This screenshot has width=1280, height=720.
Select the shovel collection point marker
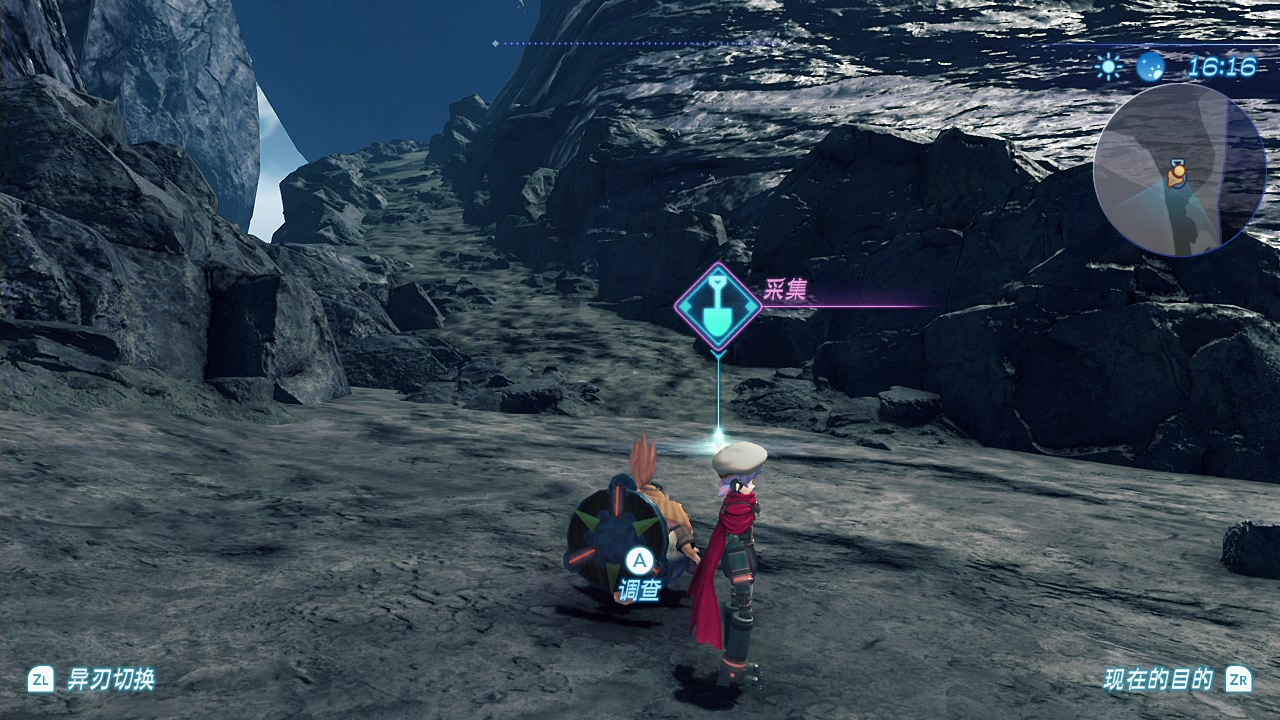(717, 306)
